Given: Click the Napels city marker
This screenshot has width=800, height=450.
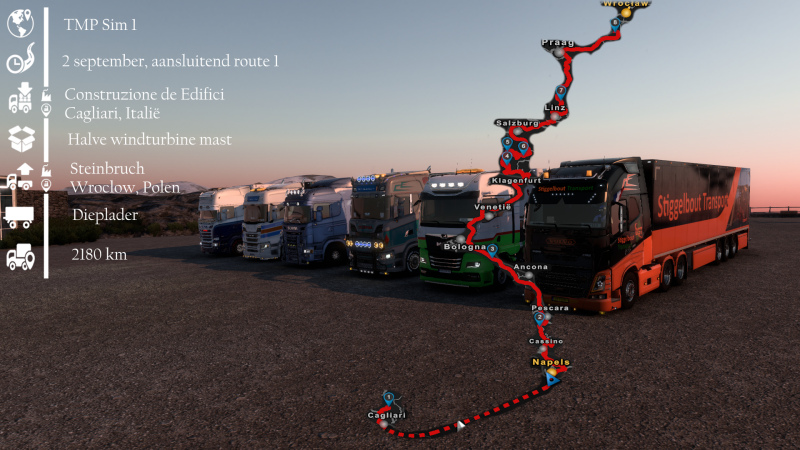Looking at the screenshot, I should pos(551,371).
